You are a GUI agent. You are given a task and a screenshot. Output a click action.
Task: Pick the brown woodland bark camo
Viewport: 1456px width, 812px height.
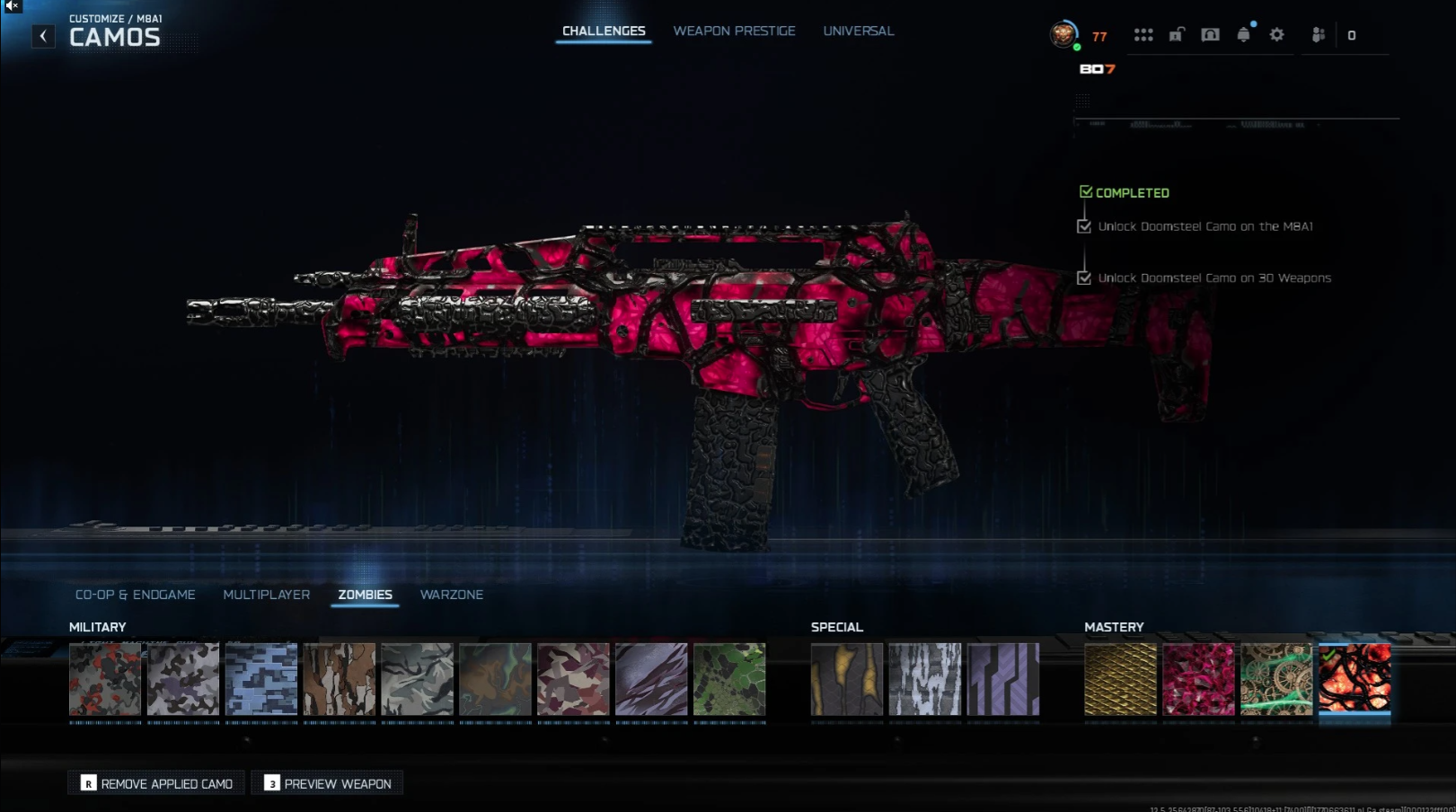tap(340, 679)
